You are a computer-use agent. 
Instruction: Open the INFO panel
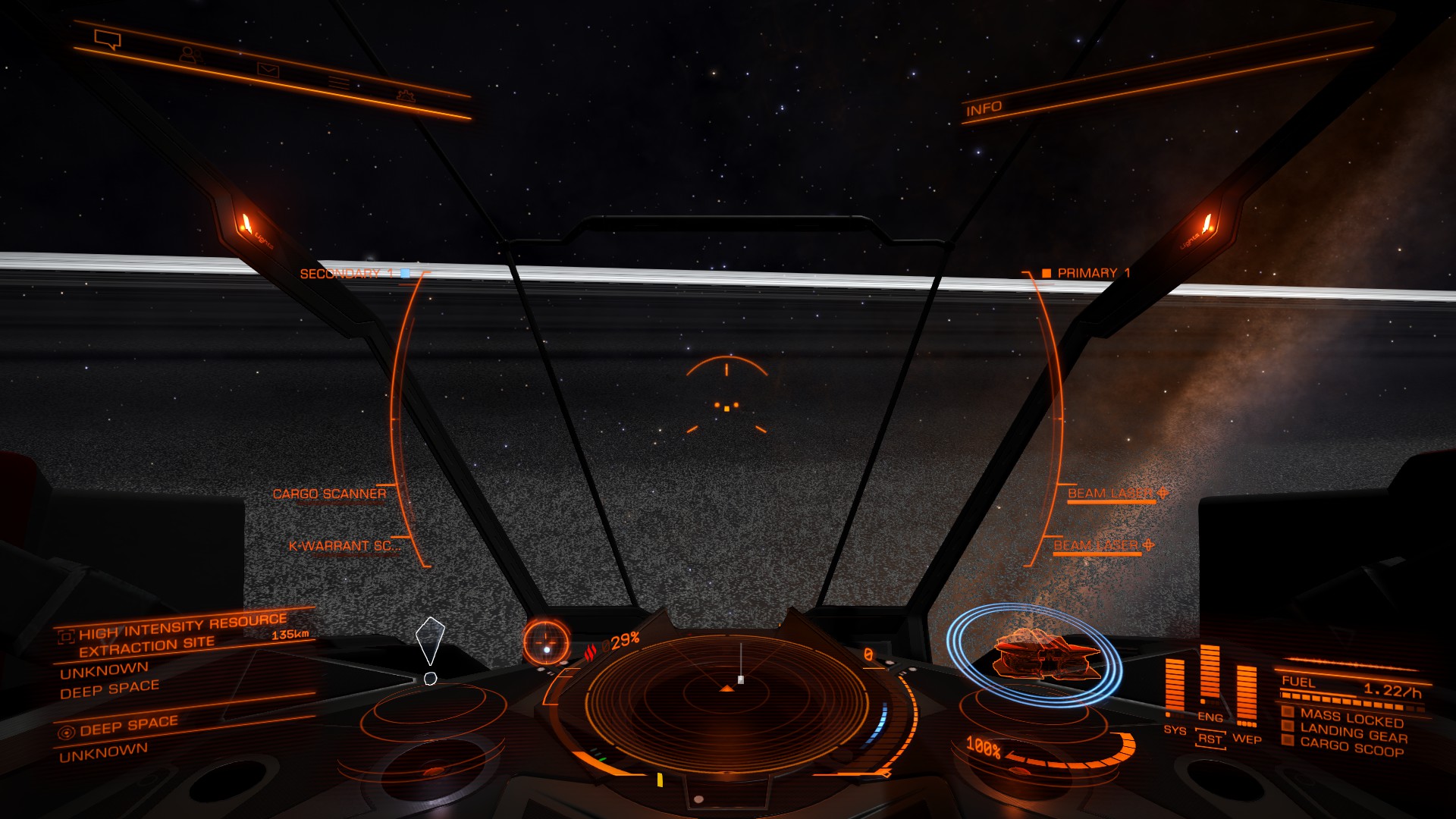click(984, 109)
